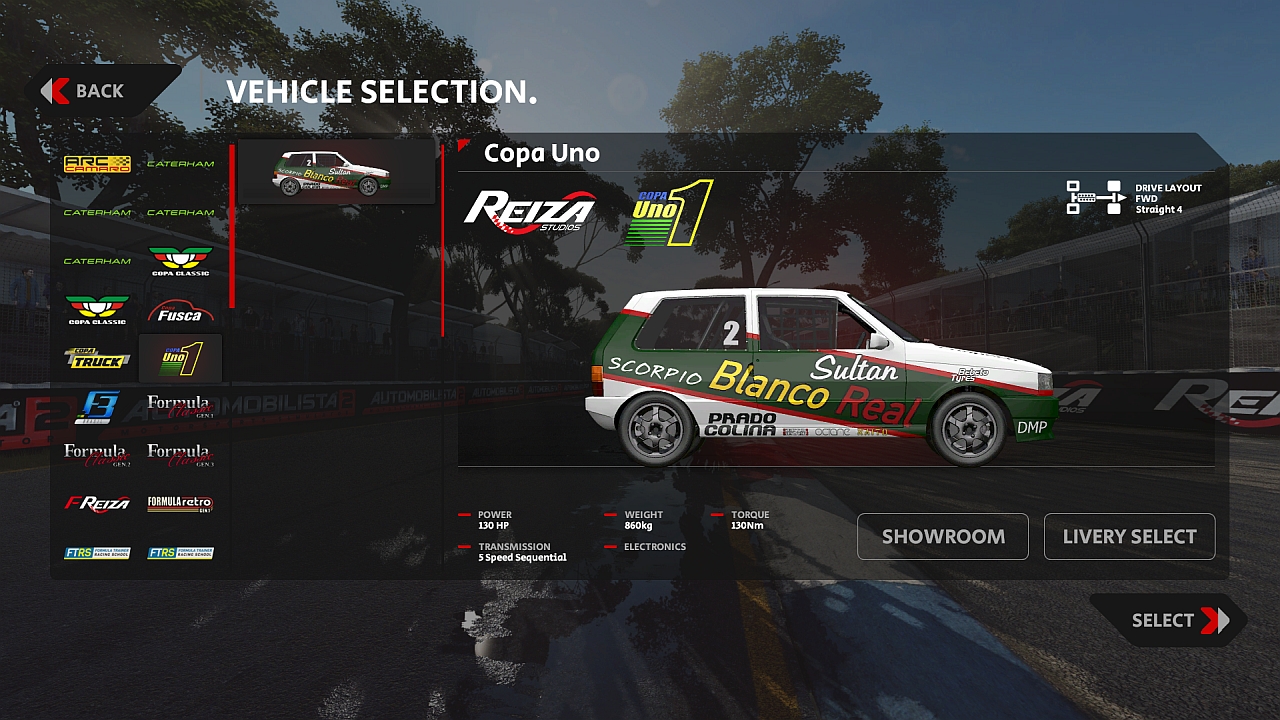Pick the Formula Retro class logo

coord(181,504)
